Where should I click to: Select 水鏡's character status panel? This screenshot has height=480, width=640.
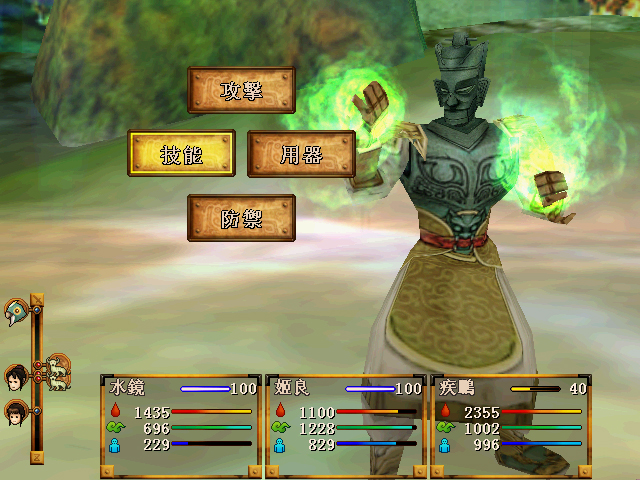pos(181,425)
